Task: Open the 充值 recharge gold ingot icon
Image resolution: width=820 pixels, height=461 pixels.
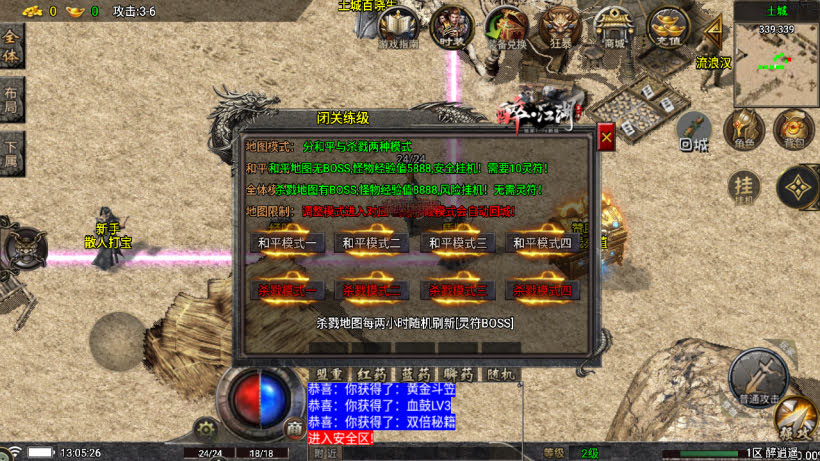Action: [x=668, y=26]
